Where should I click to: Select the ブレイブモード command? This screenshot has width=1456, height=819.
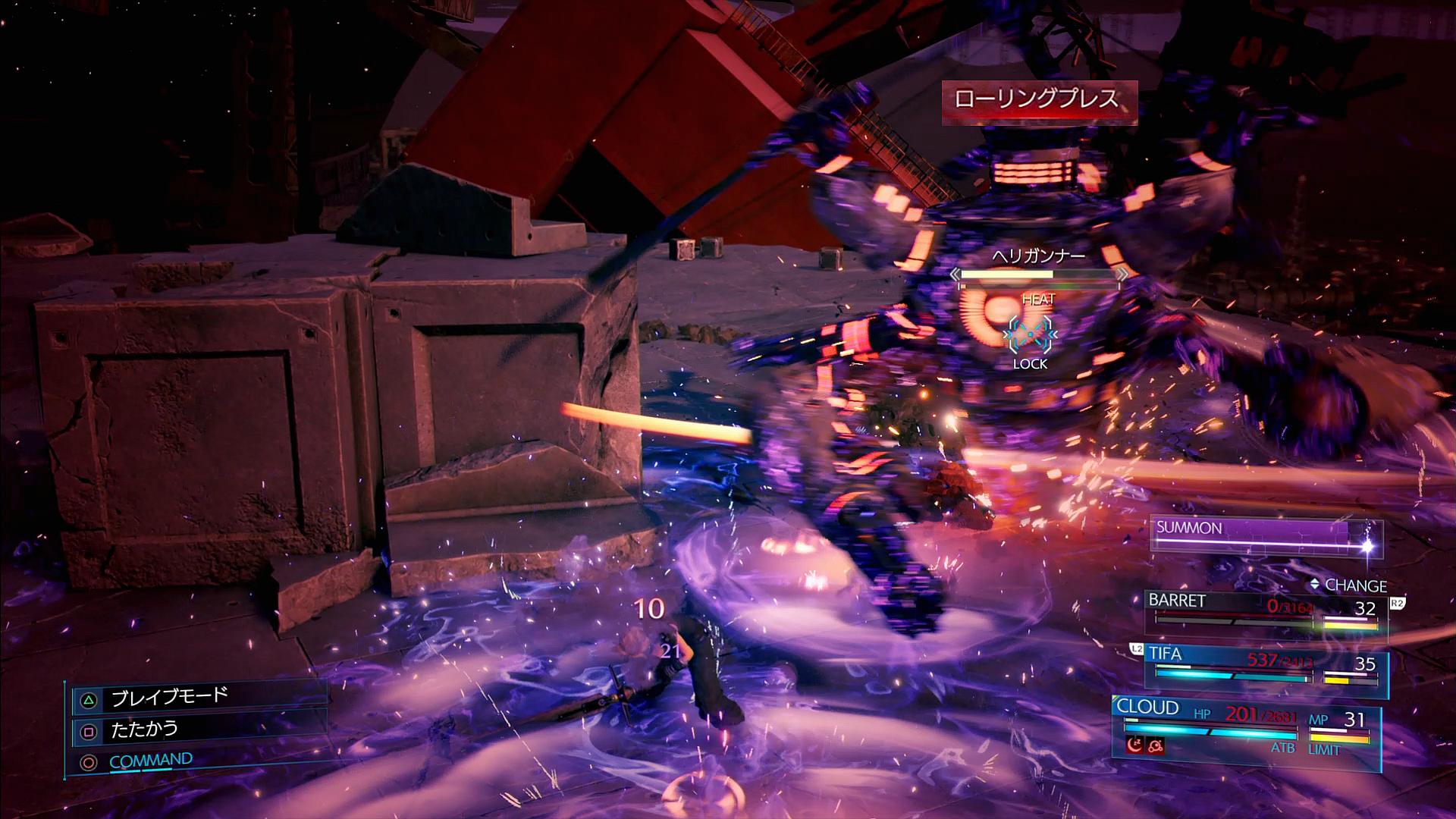tap(169, 698)
